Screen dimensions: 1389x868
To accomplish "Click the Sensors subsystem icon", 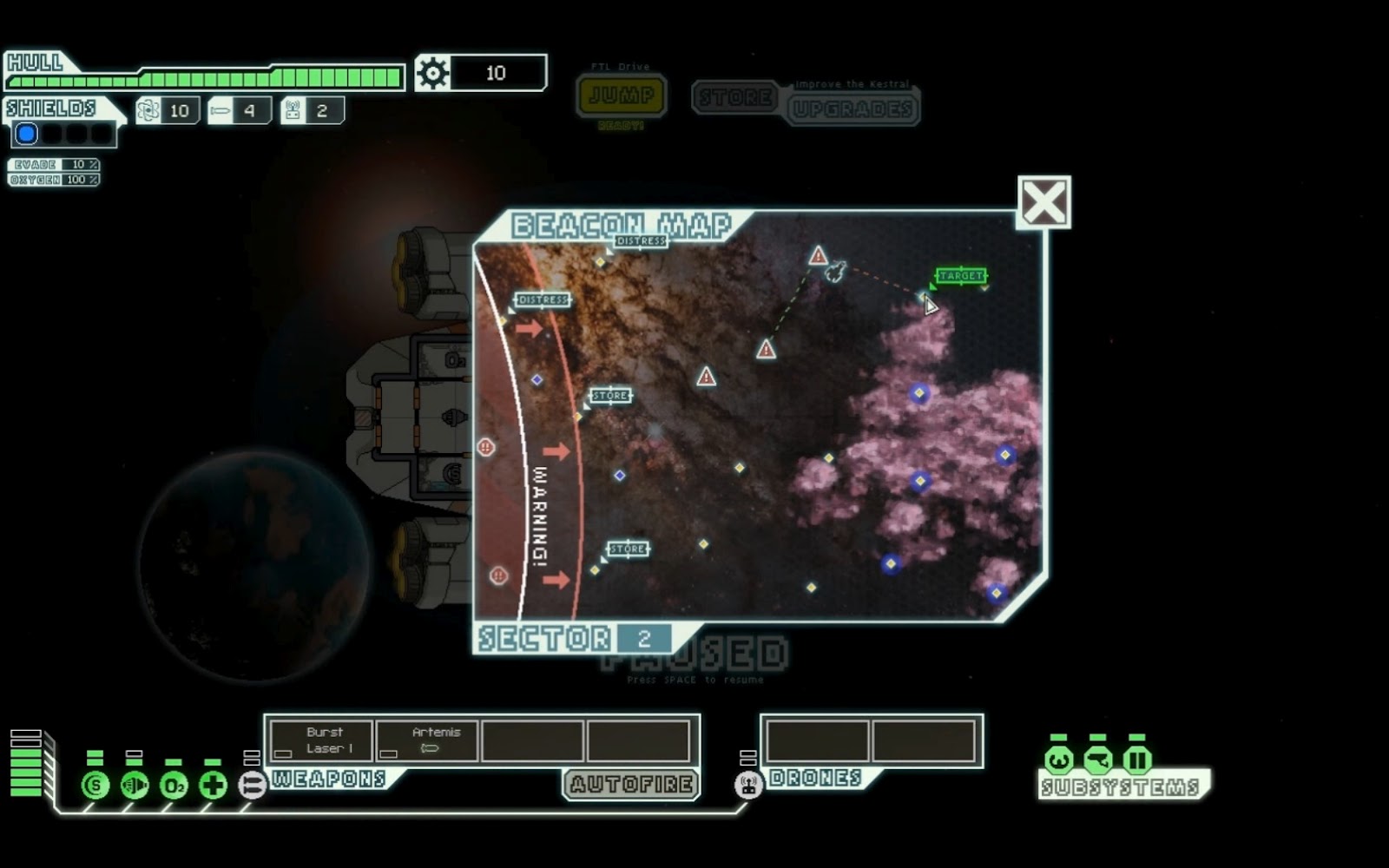I will pyautogui.click(x=1098, y=761).
